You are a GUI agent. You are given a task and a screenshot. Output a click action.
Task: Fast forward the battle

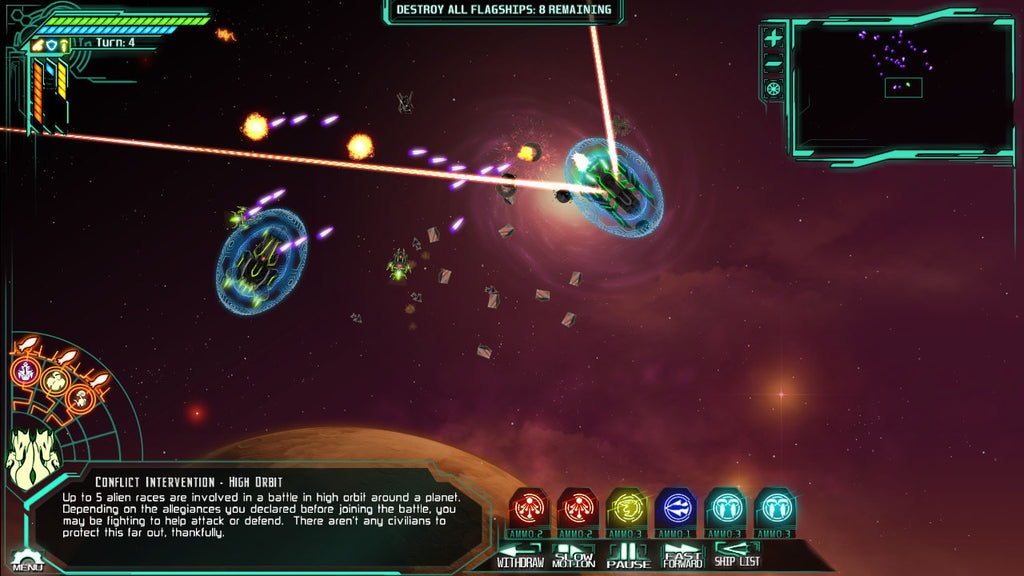(683, 555)
